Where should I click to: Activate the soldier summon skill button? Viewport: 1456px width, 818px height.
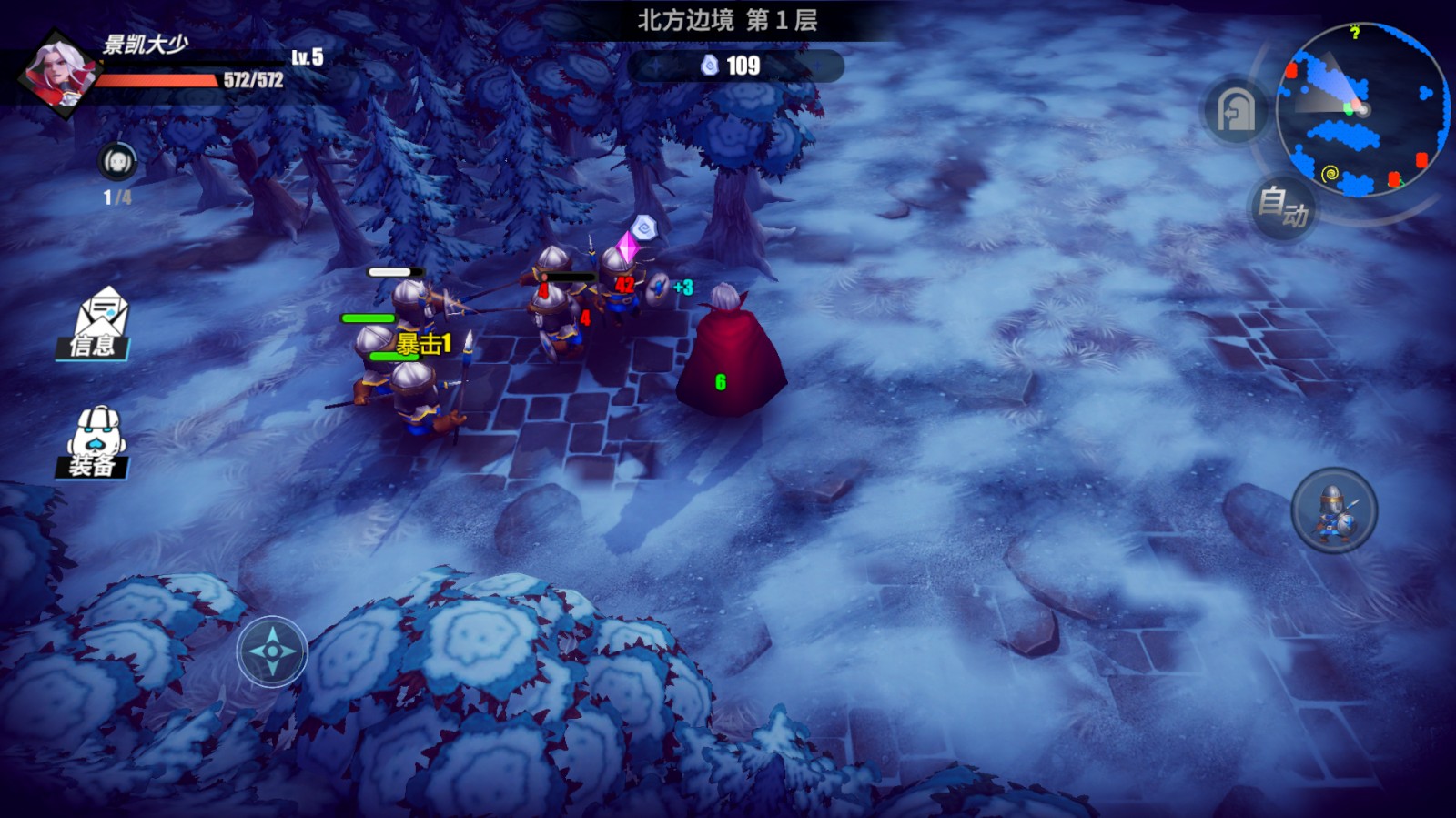coord(1334,510)
